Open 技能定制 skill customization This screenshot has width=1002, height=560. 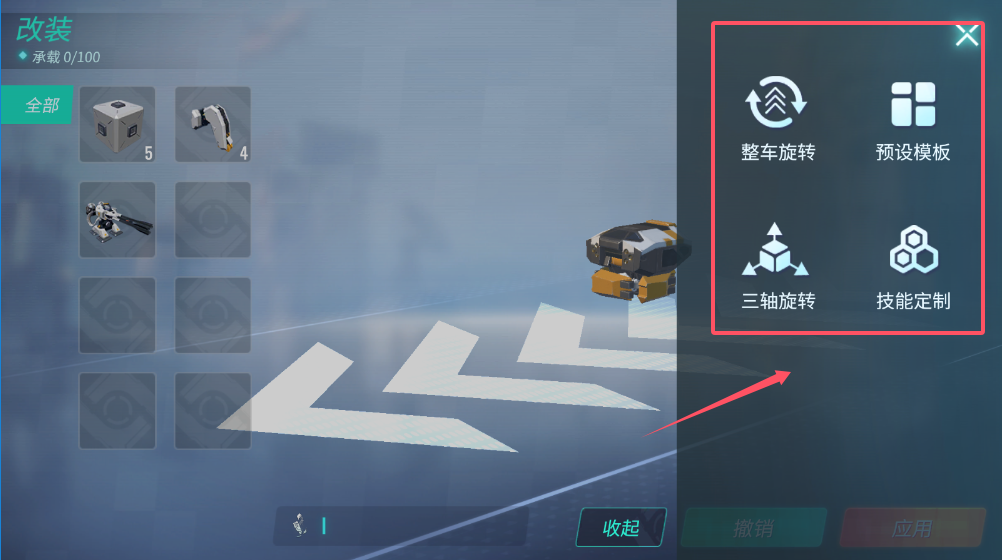tap(912, 267)
